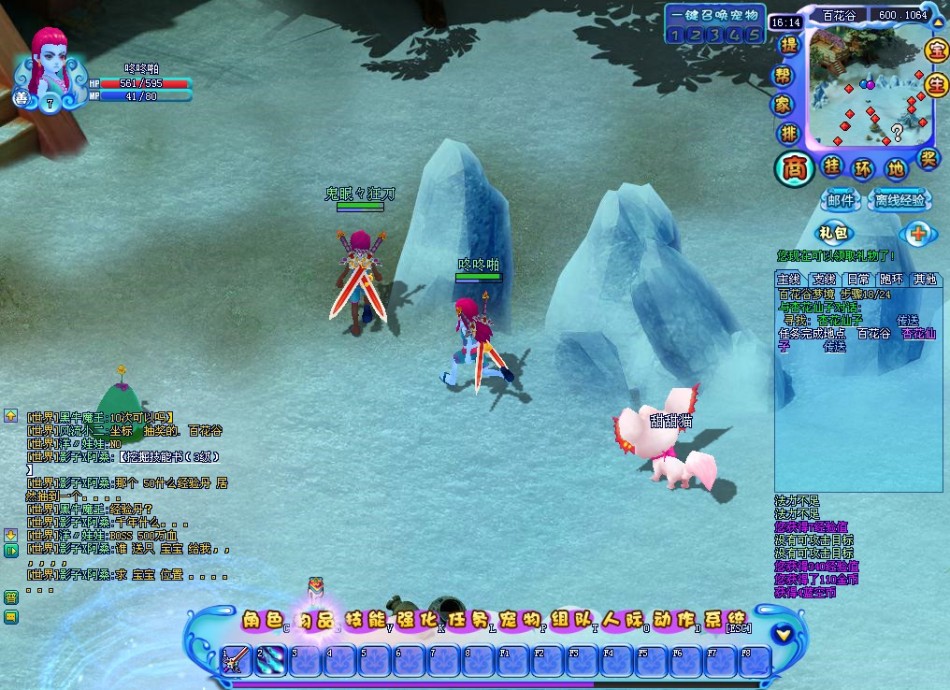Select the sword skill in hotbar slot 1
The image size is (950, 690).
(236, 660)
